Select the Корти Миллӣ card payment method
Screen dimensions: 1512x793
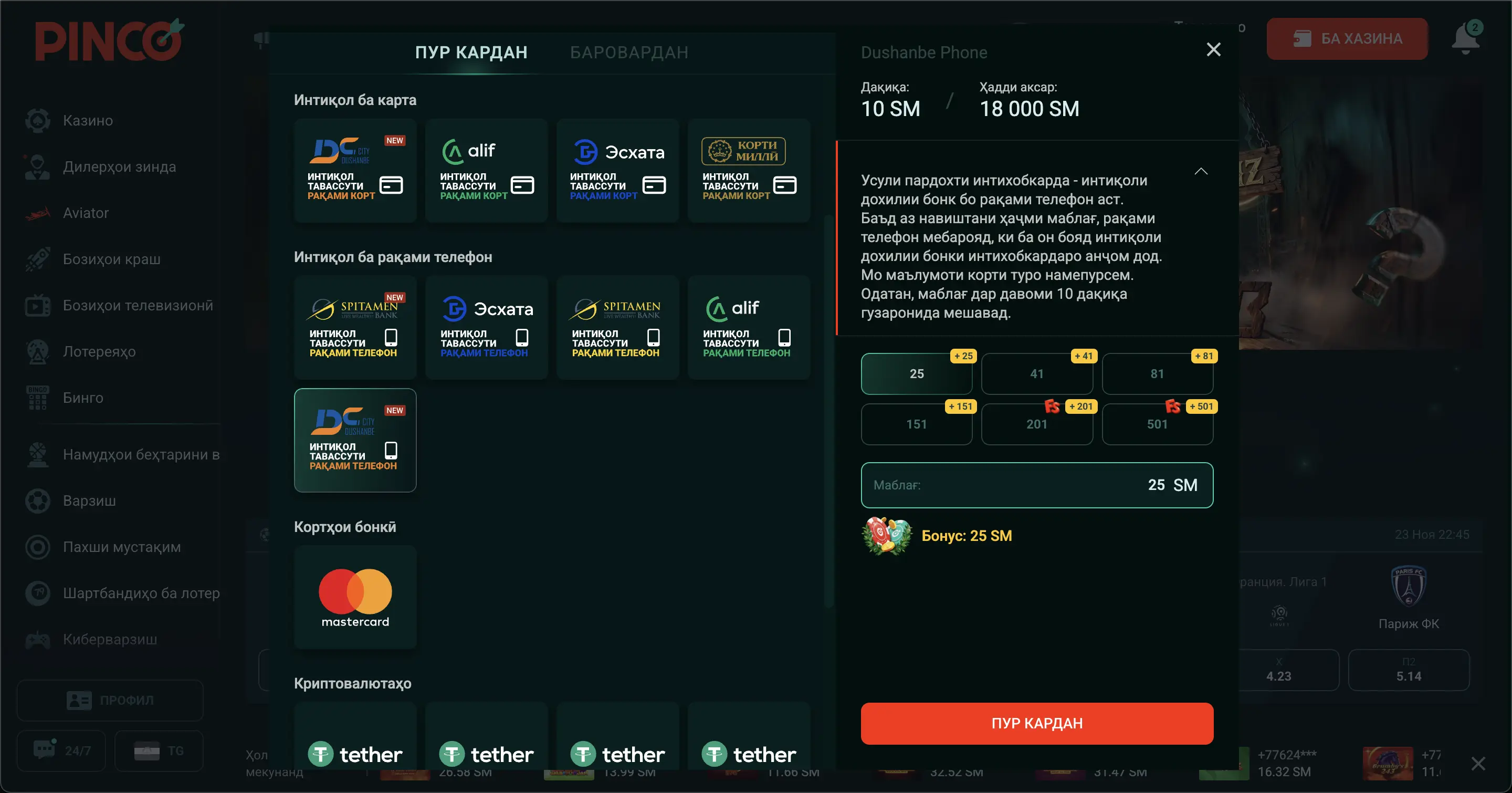(748, 170)
